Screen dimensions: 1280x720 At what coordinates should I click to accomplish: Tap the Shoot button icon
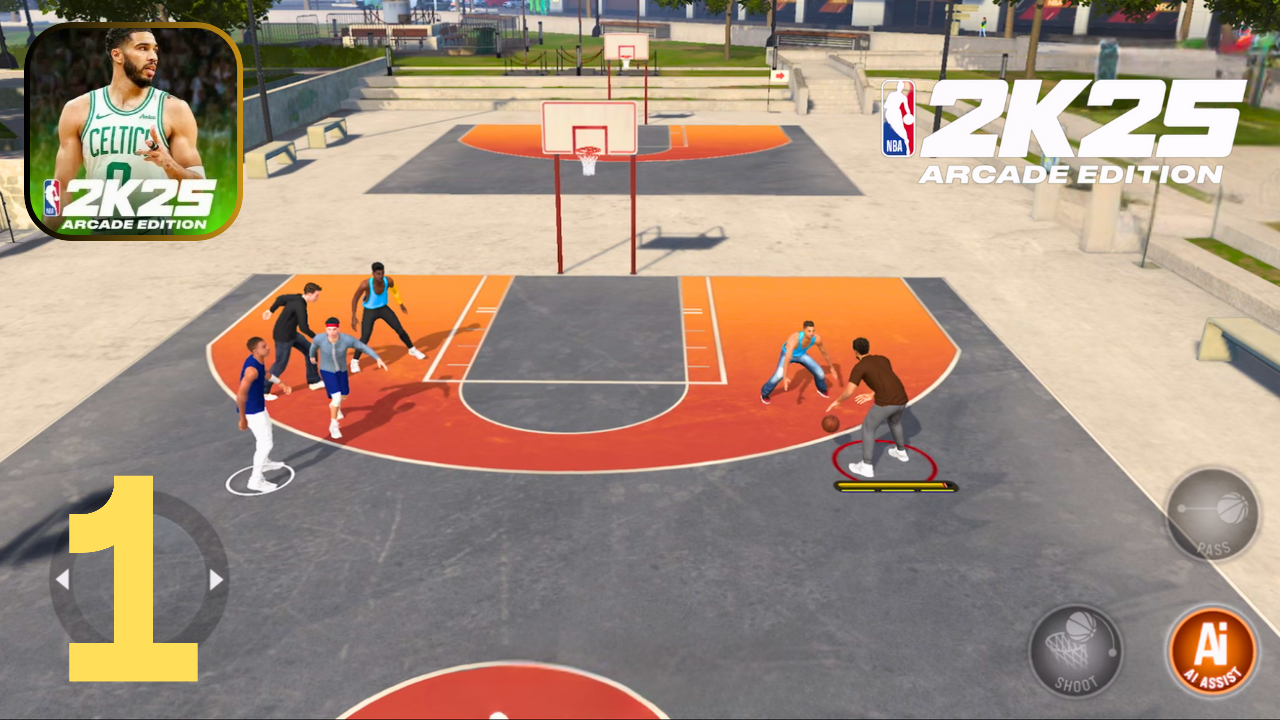point(1075,650)
